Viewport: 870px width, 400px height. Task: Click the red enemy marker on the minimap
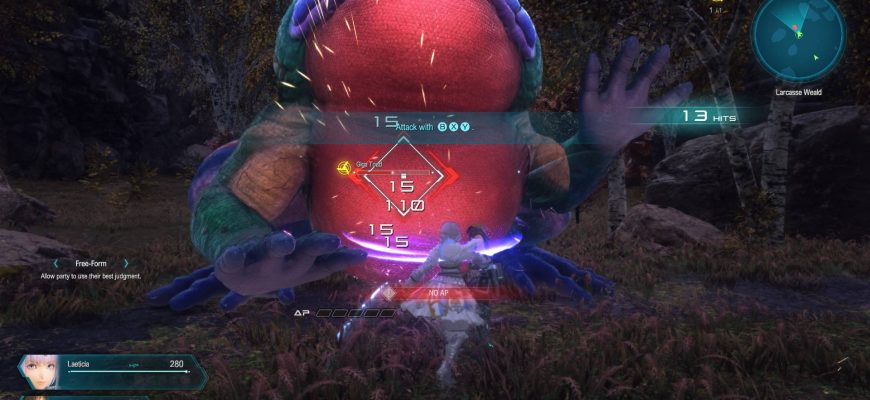coord(795,25)
